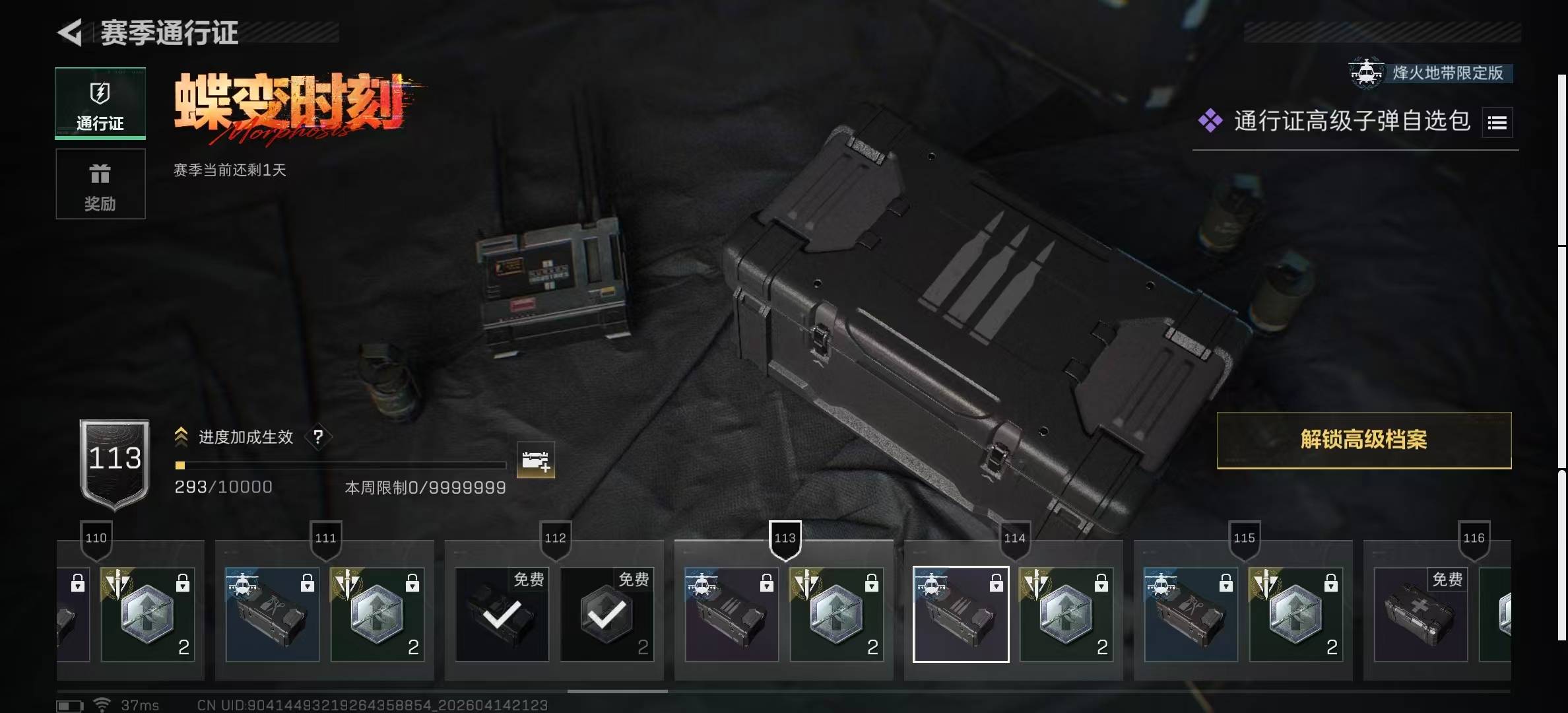Open the 奖励 rewards tab
Image resolution: width=1568 pixels, height=713 pixels.
click(100, 184)
